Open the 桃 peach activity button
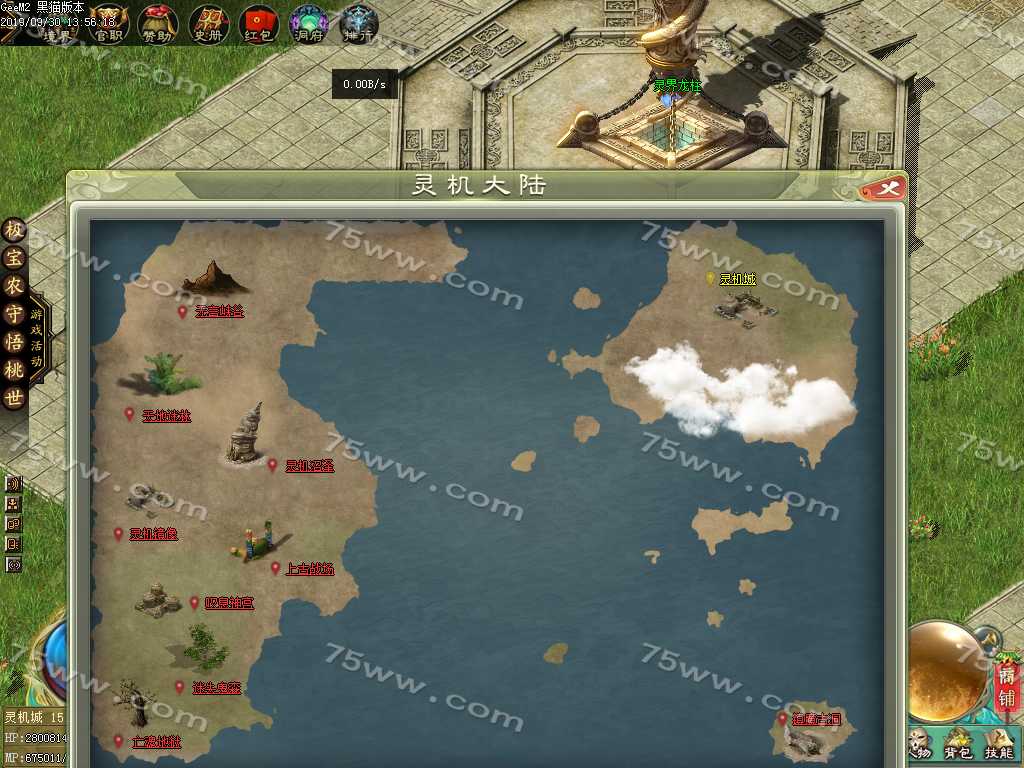Screen dimensions: 1024x768 click(x=14, y=370)
